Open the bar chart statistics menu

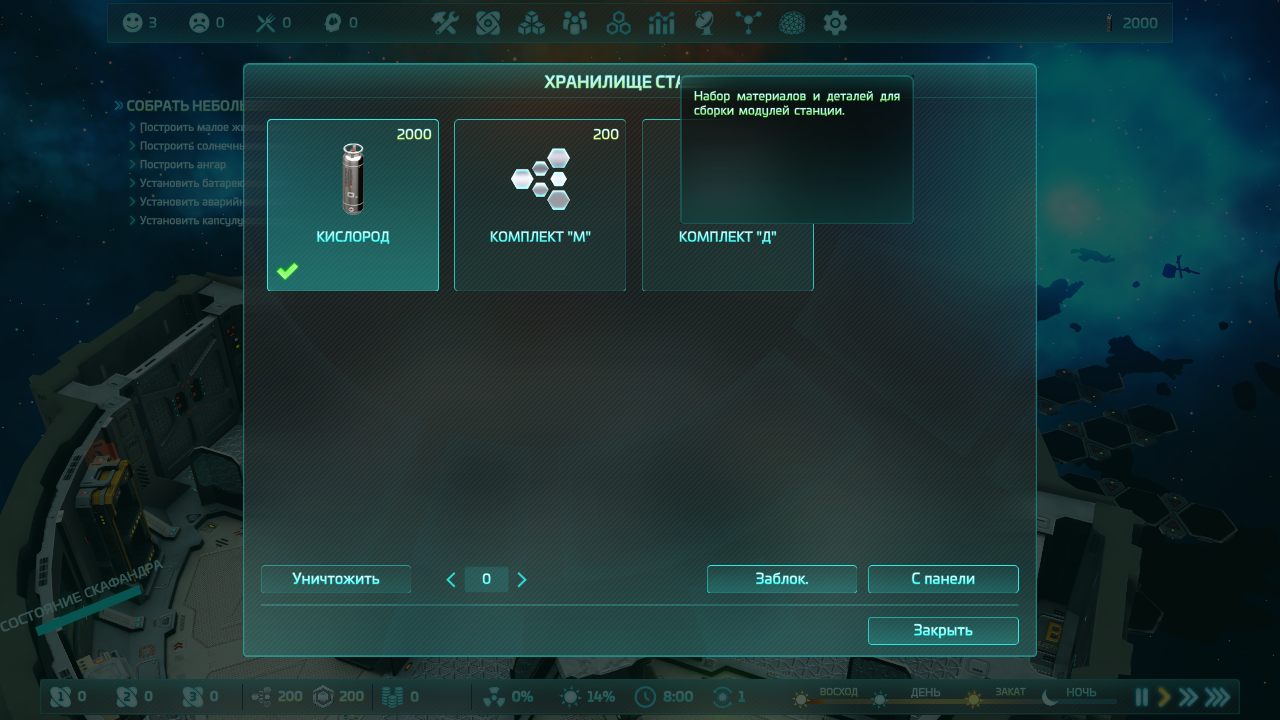[662, 23]
